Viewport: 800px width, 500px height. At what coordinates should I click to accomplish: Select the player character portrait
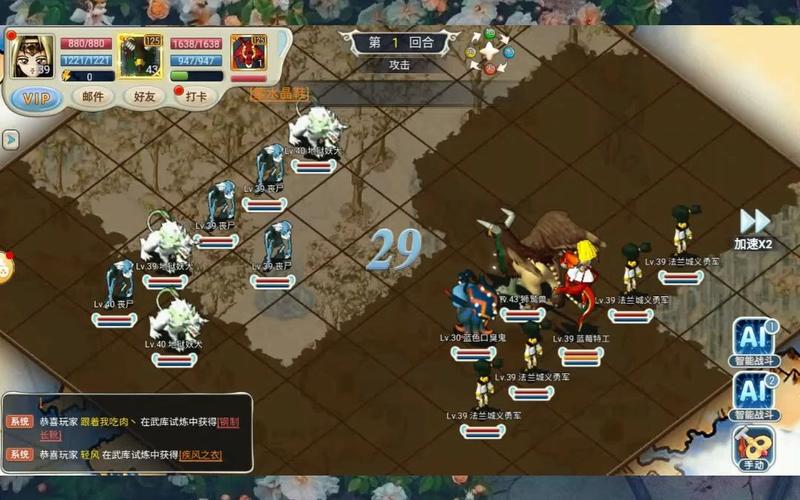33,57
